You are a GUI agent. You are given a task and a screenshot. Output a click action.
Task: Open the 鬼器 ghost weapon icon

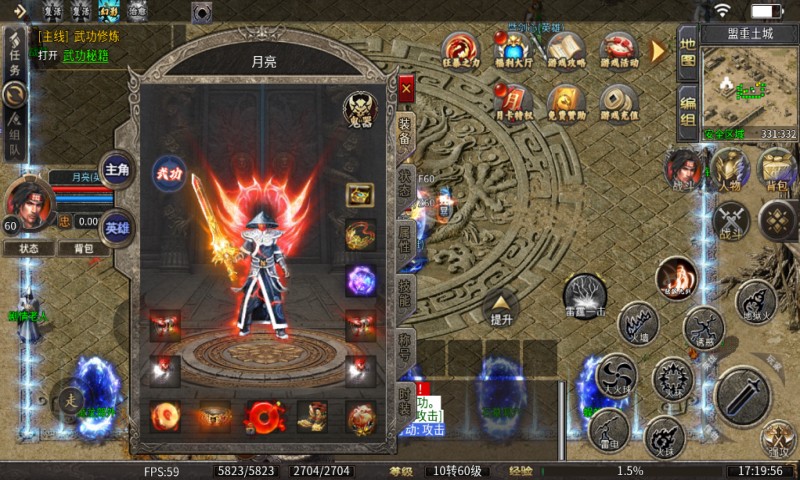tap(359, 108)
